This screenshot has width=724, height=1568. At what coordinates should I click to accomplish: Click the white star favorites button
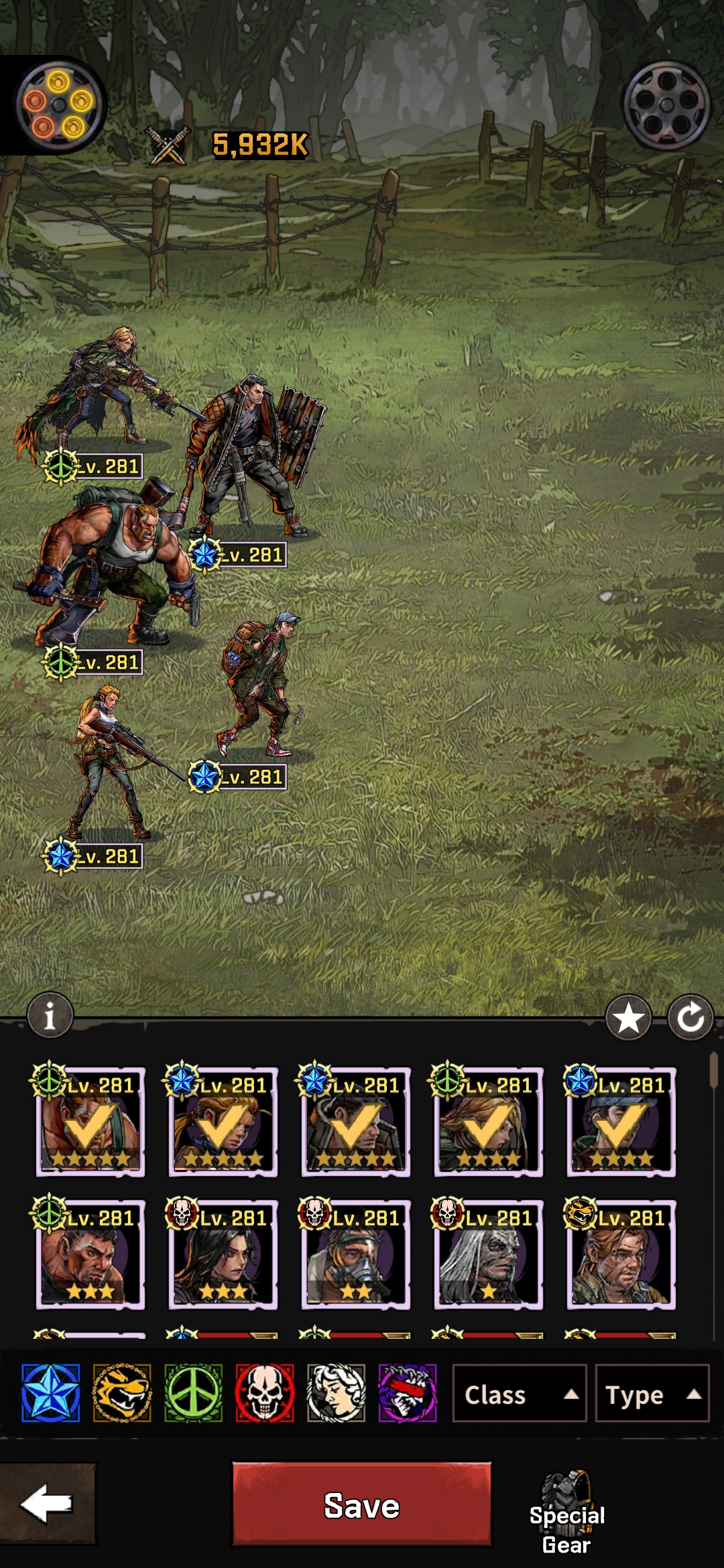pyautogui.click(x=628, y=1019)
